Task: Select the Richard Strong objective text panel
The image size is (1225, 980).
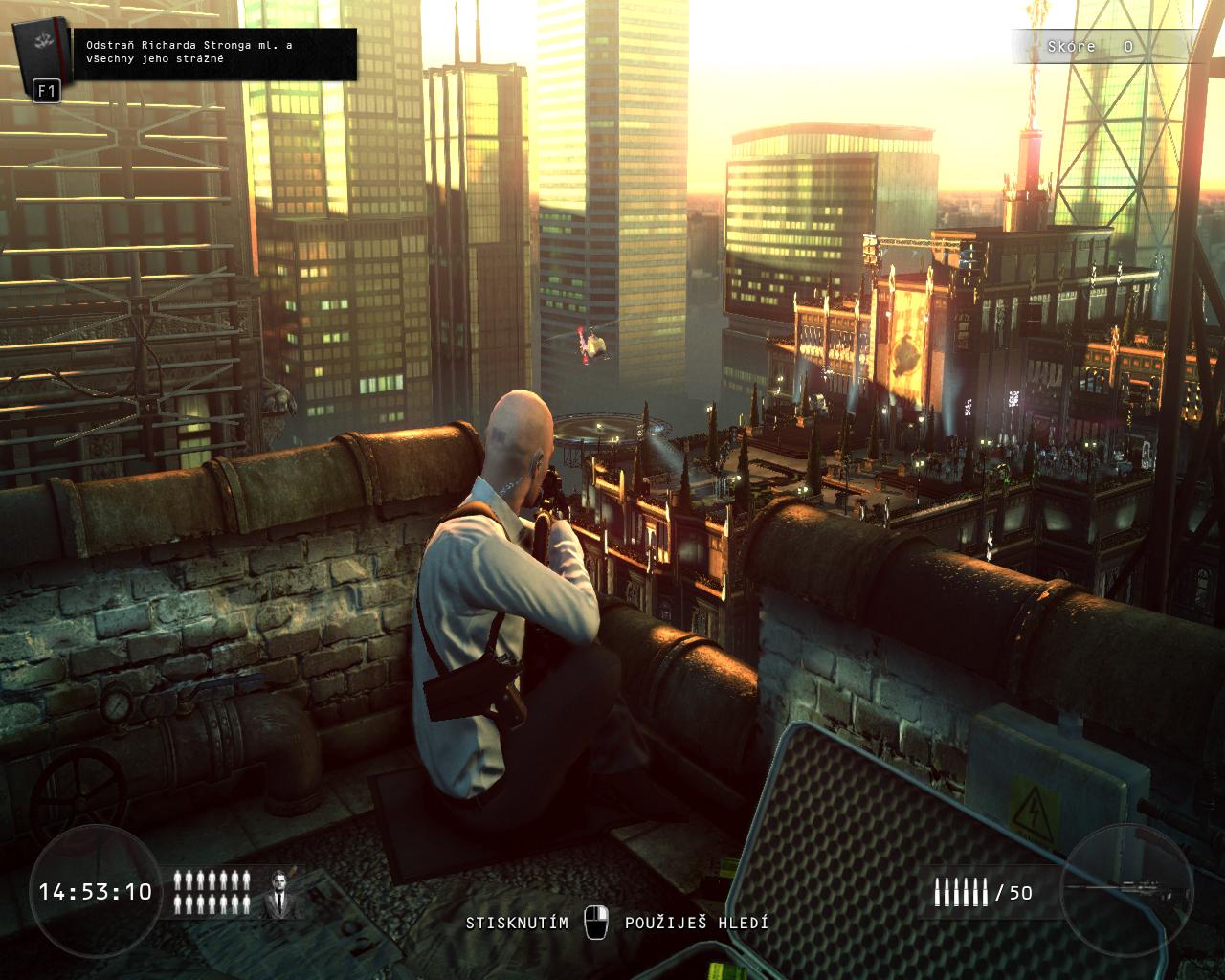Action: click(x=215, y=53)
